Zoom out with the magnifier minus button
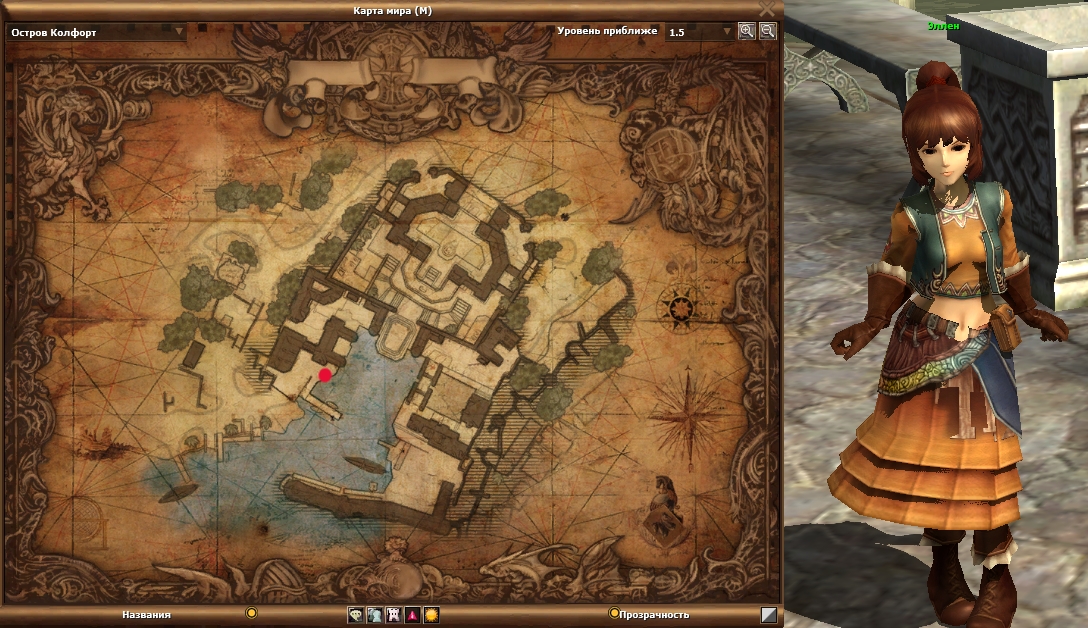 coord(767,31)
